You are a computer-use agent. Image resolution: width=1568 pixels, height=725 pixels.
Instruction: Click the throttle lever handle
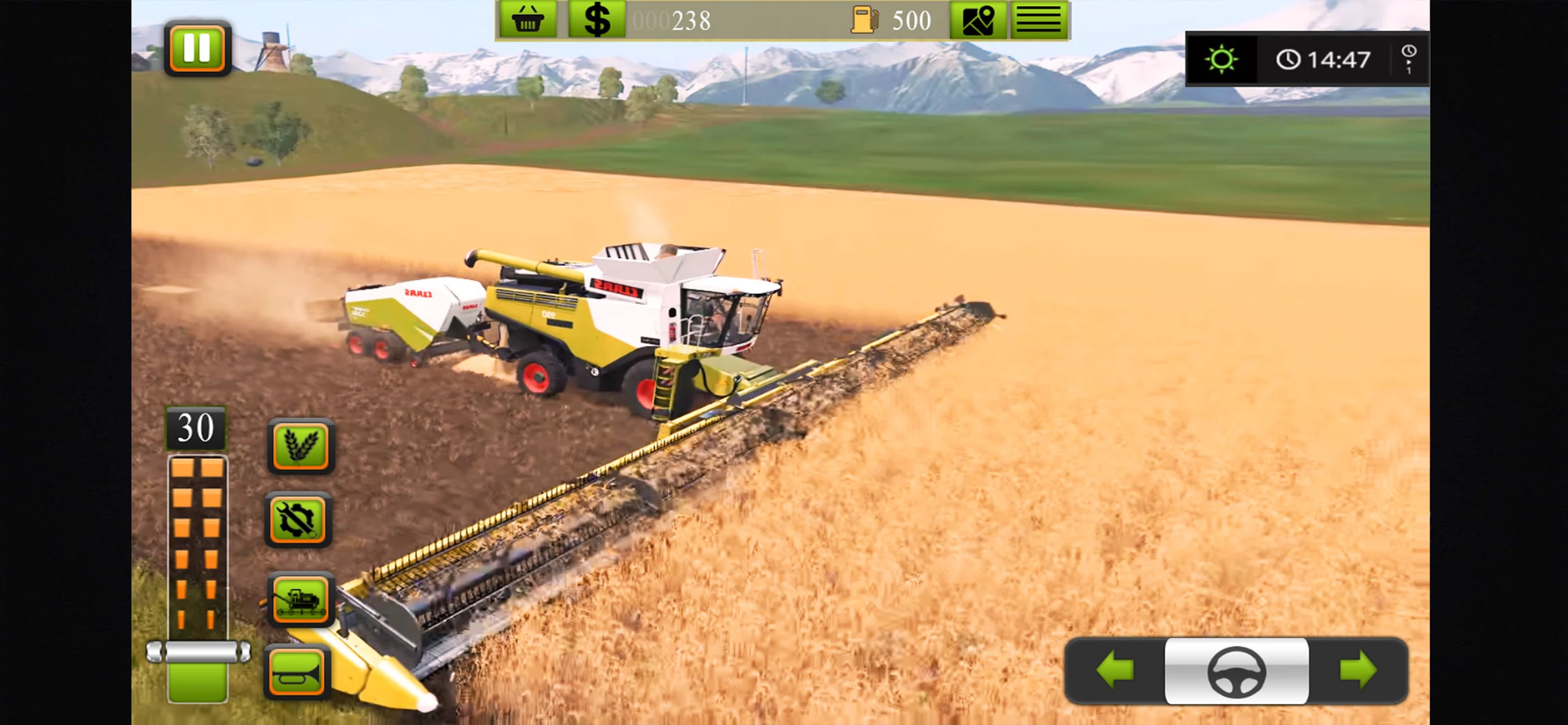[198, 651]
